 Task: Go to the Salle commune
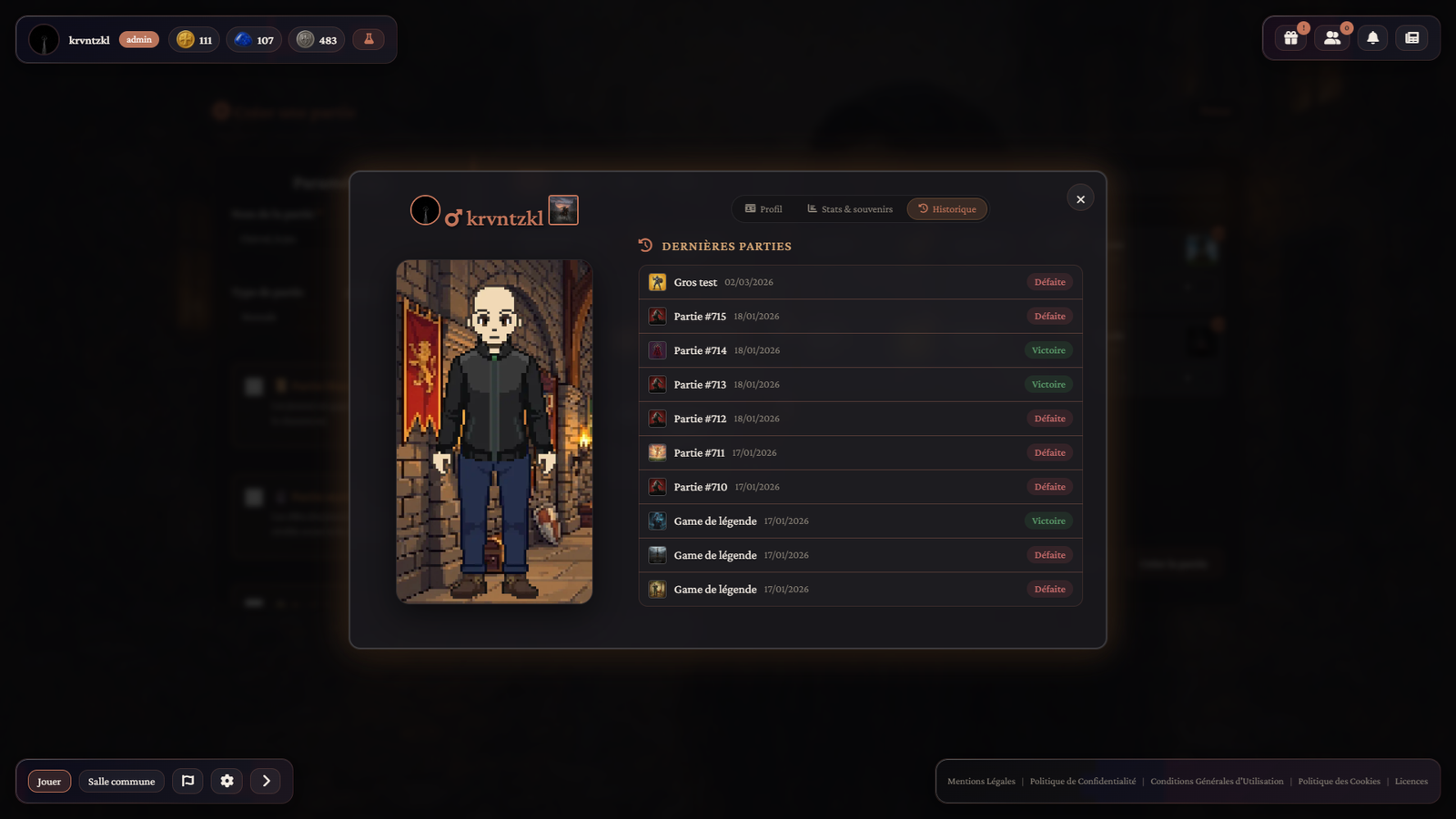coord(121,782)
